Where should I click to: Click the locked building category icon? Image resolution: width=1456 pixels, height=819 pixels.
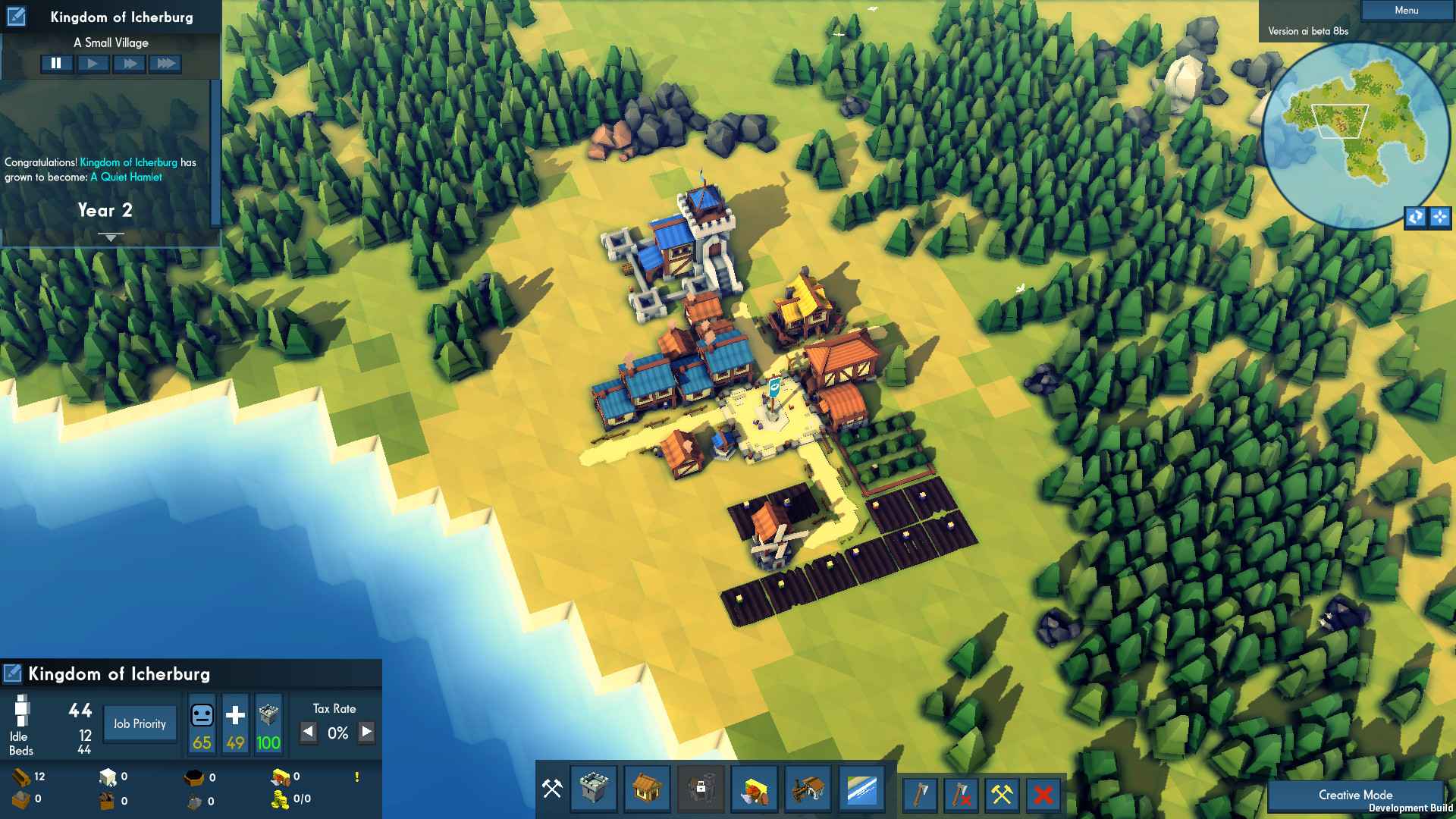(x=700, y=790)
